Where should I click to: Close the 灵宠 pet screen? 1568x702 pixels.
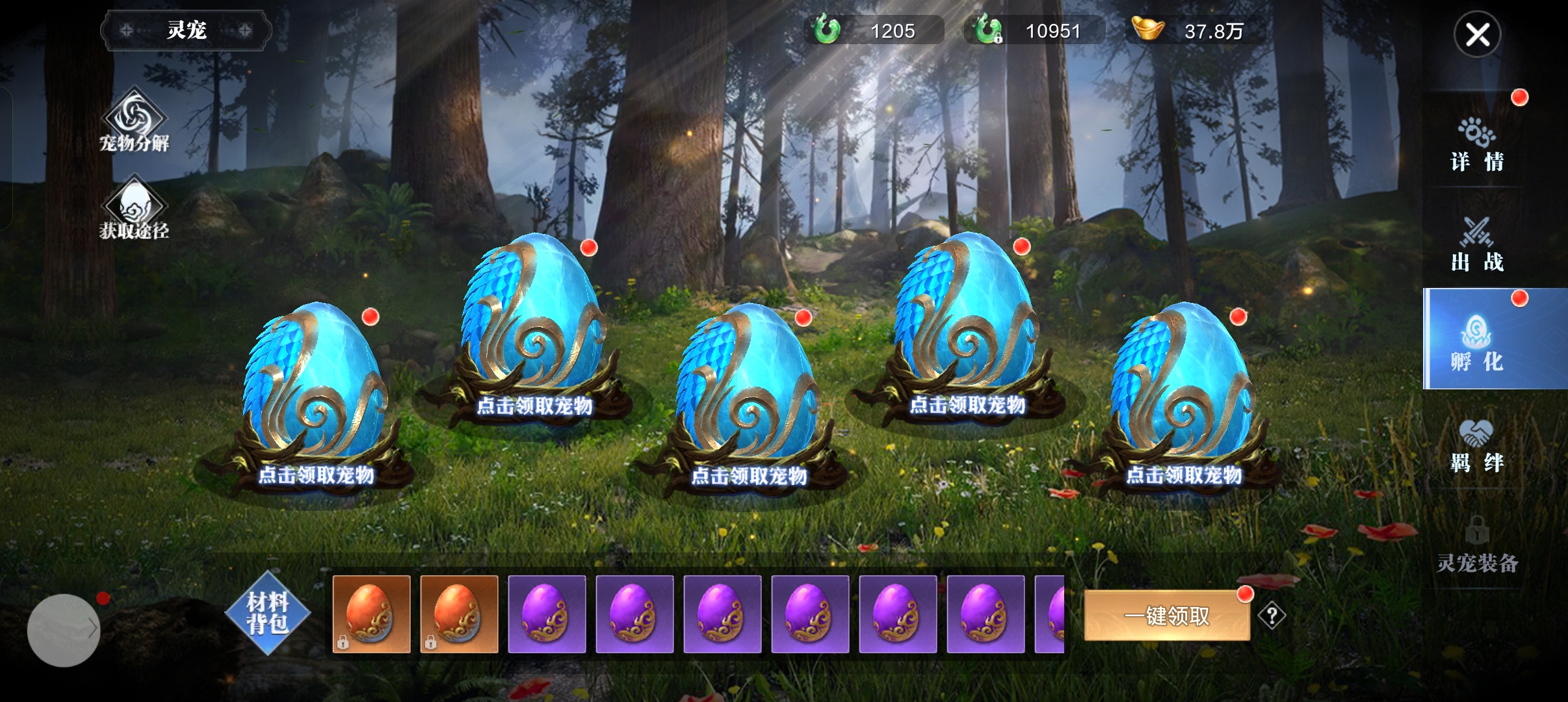pos(1477,34)
